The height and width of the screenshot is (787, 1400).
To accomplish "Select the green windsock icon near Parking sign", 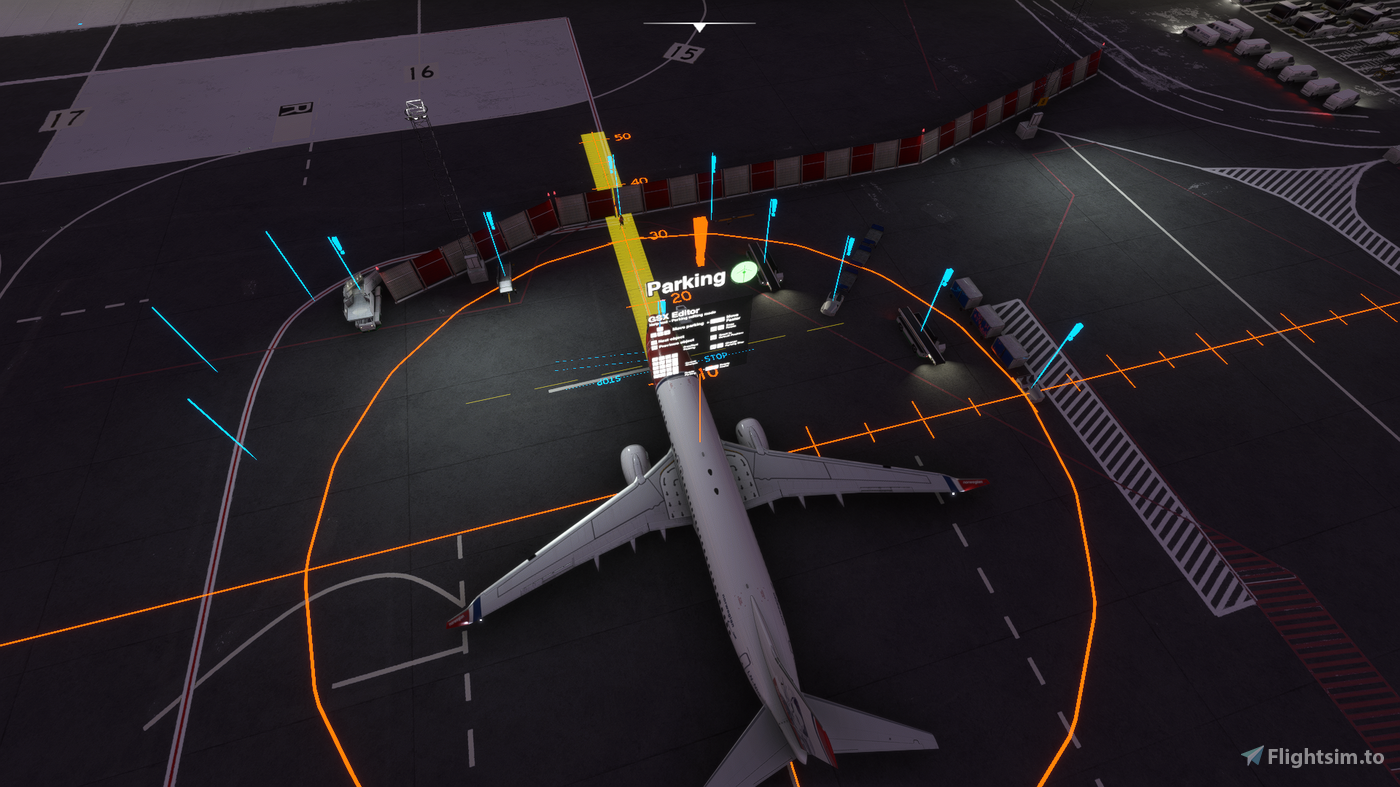I will pos(745,271).
